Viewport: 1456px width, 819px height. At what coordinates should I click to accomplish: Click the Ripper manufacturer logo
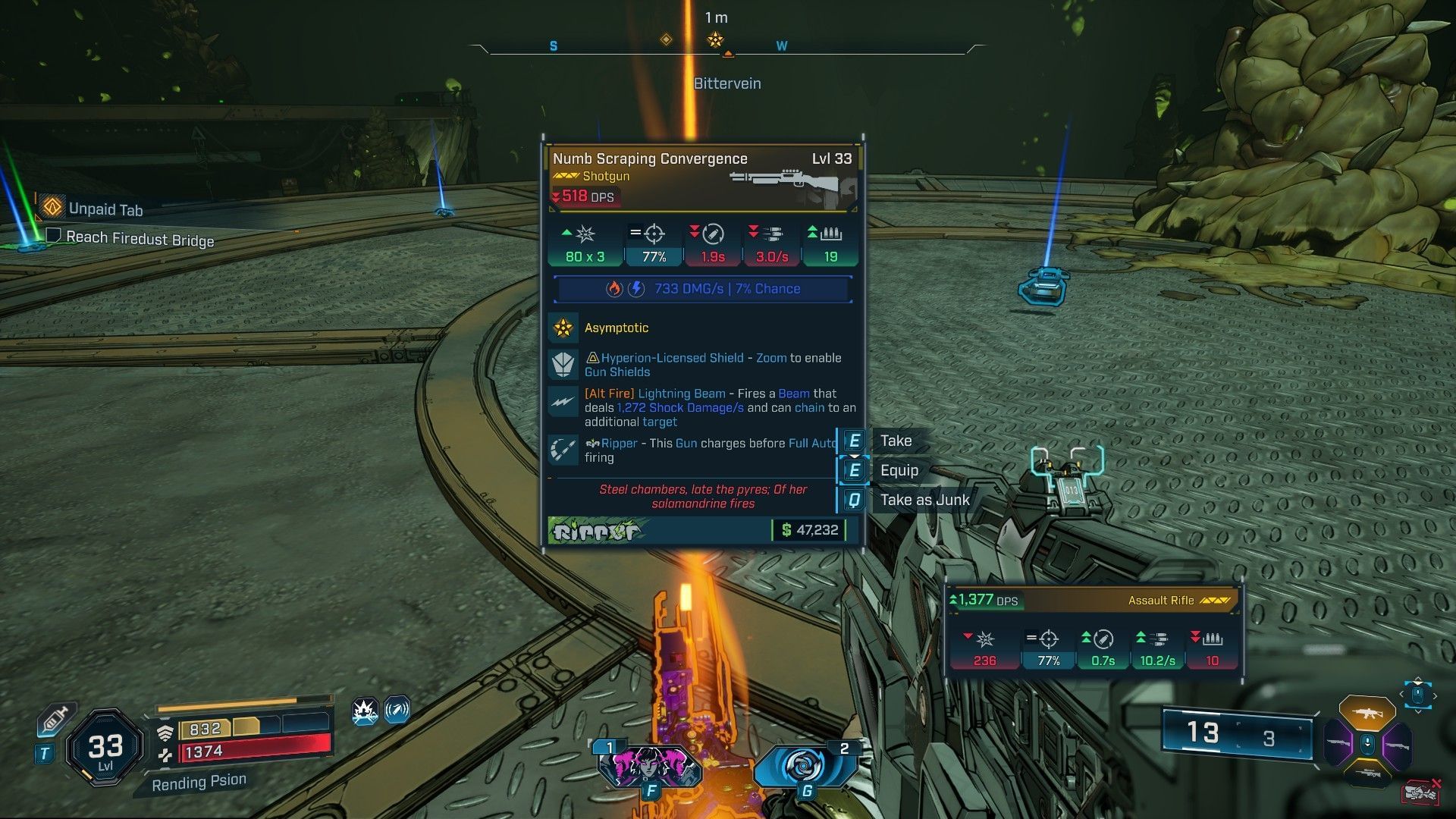pyautogui.click(x=596, y=531)
